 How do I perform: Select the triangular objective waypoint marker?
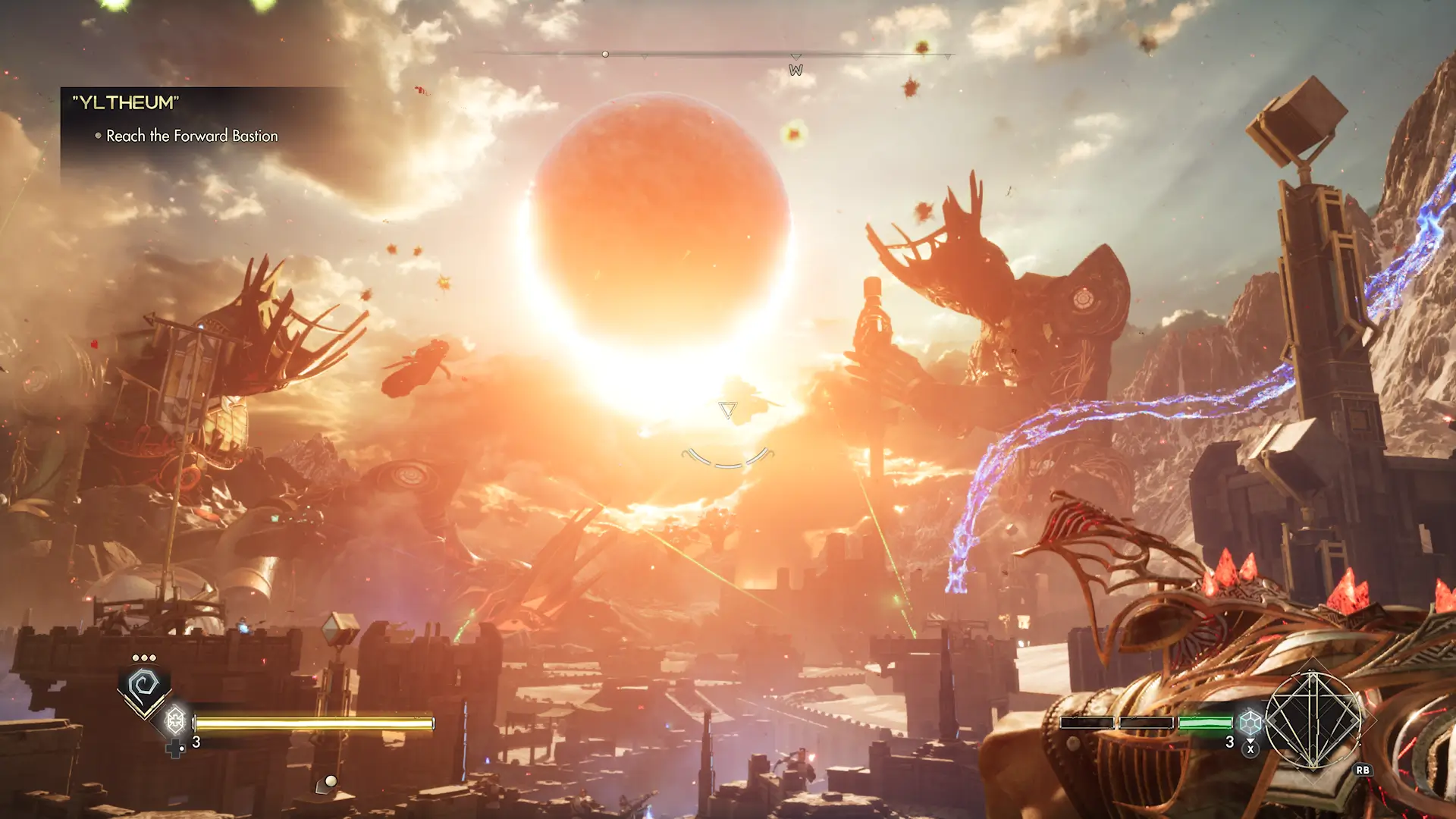pos(727,410)
